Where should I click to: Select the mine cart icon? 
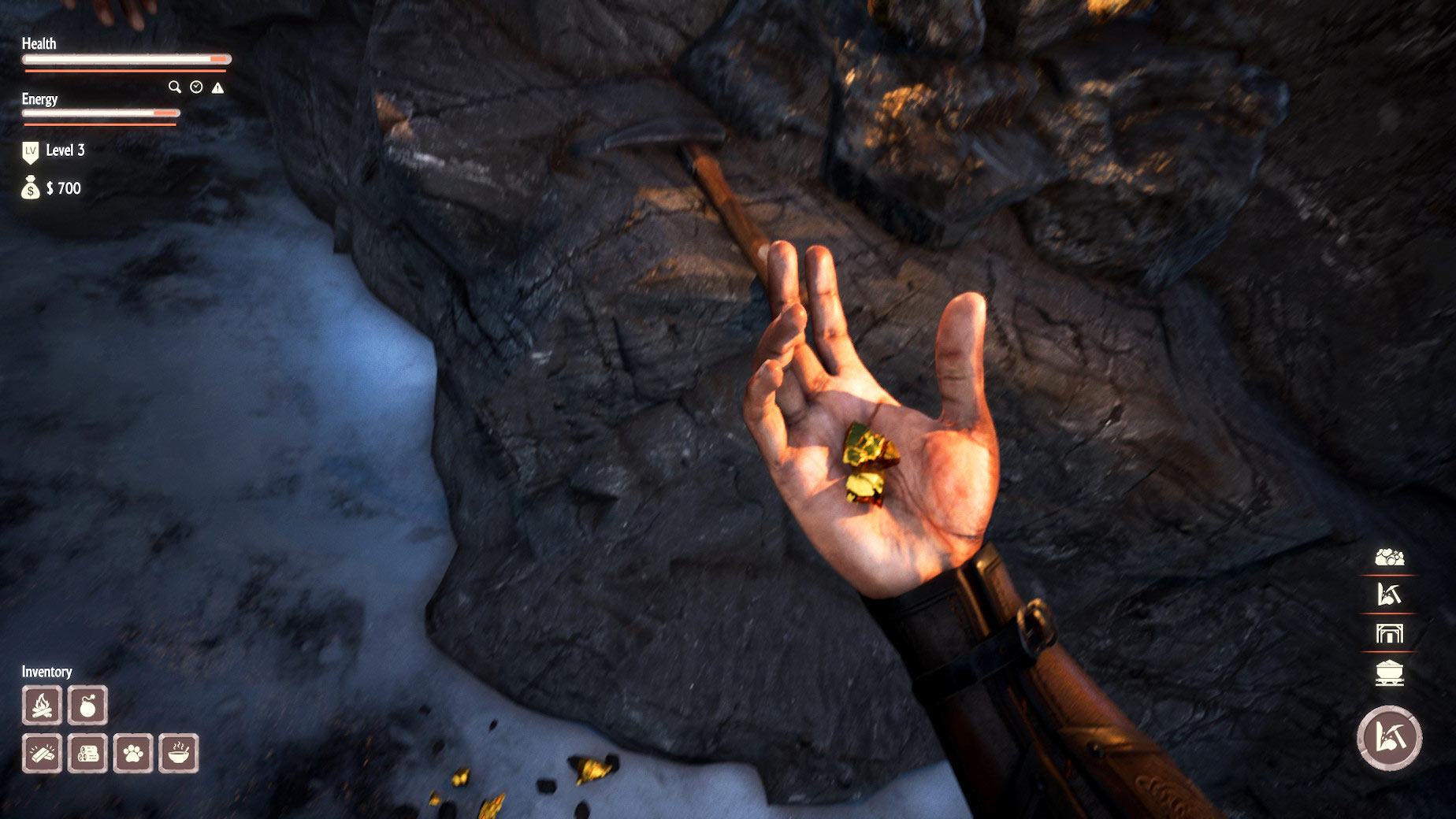(1389, 673)
